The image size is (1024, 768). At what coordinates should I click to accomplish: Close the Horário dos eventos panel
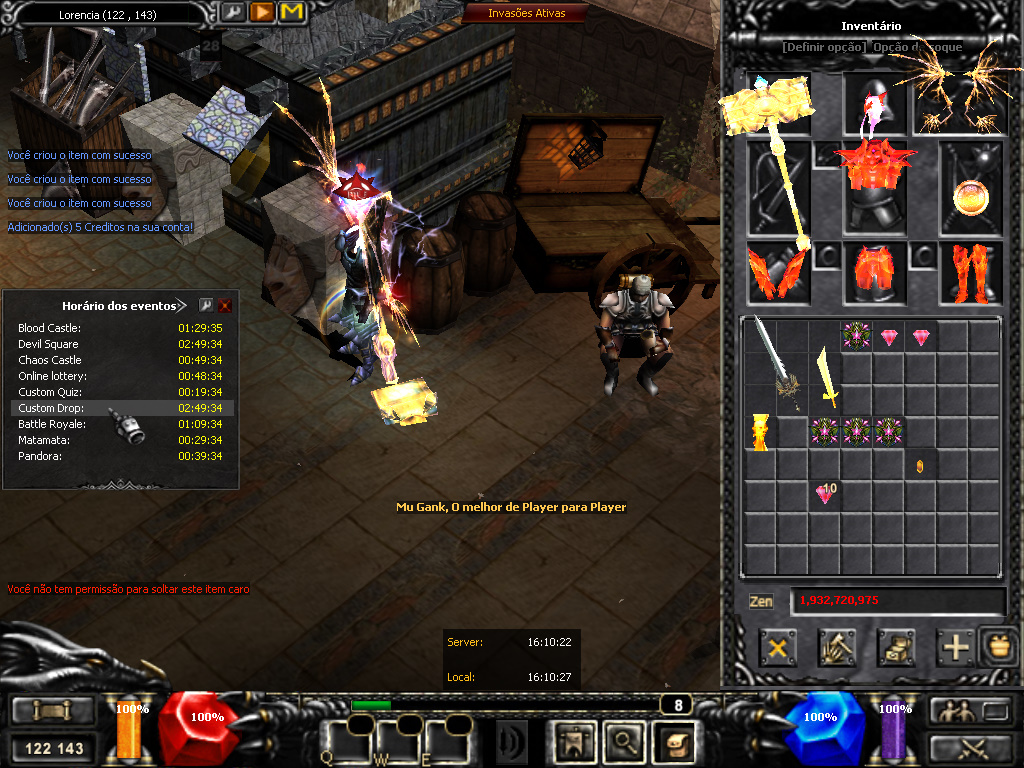tap(225, 306)
